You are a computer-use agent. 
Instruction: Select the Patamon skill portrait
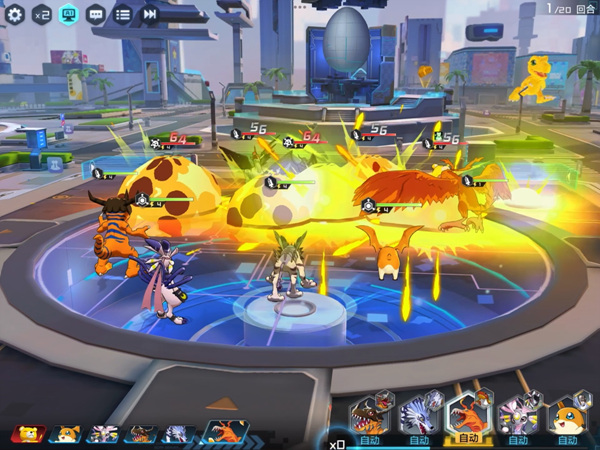coord(567,417)
